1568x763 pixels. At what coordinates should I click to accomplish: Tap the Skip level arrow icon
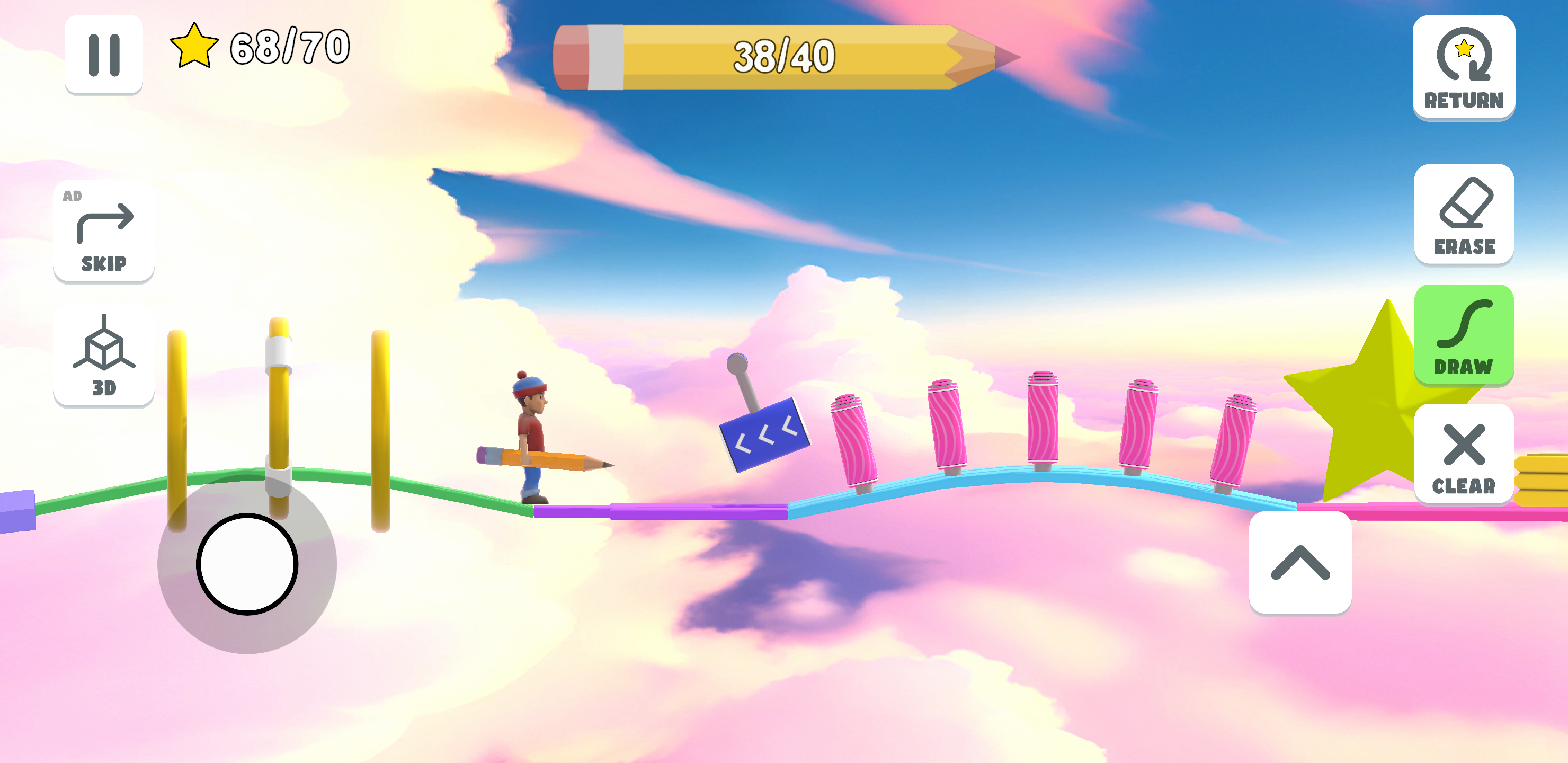[x=103, y=232]
